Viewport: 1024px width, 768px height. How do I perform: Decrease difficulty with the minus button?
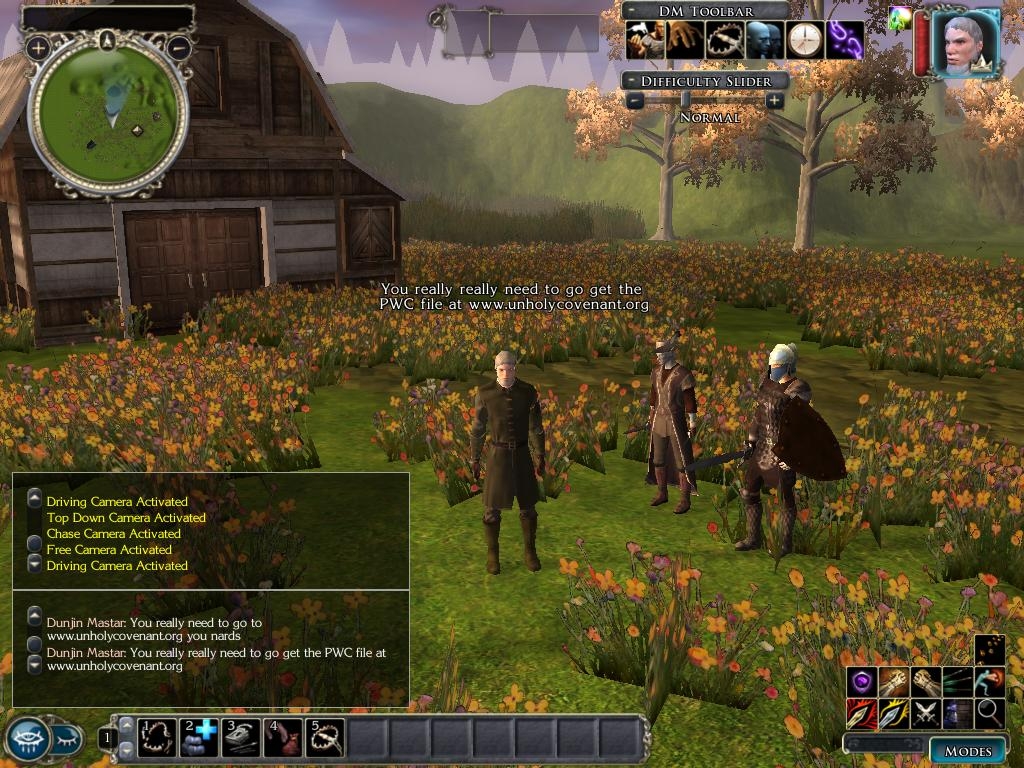click(x=635, y=100)
